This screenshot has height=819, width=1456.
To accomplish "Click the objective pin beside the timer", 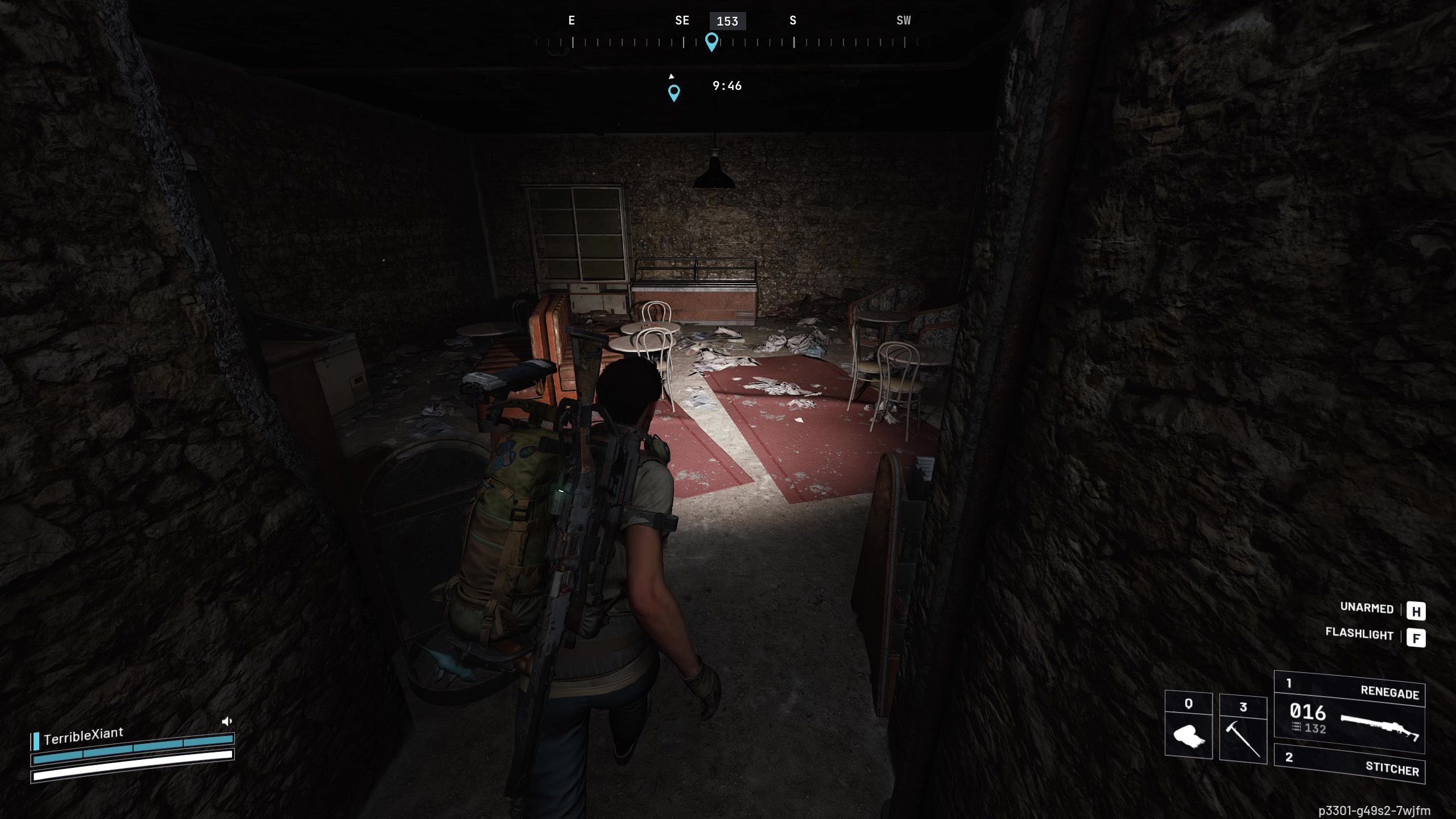I will click(x=674, y=92).
